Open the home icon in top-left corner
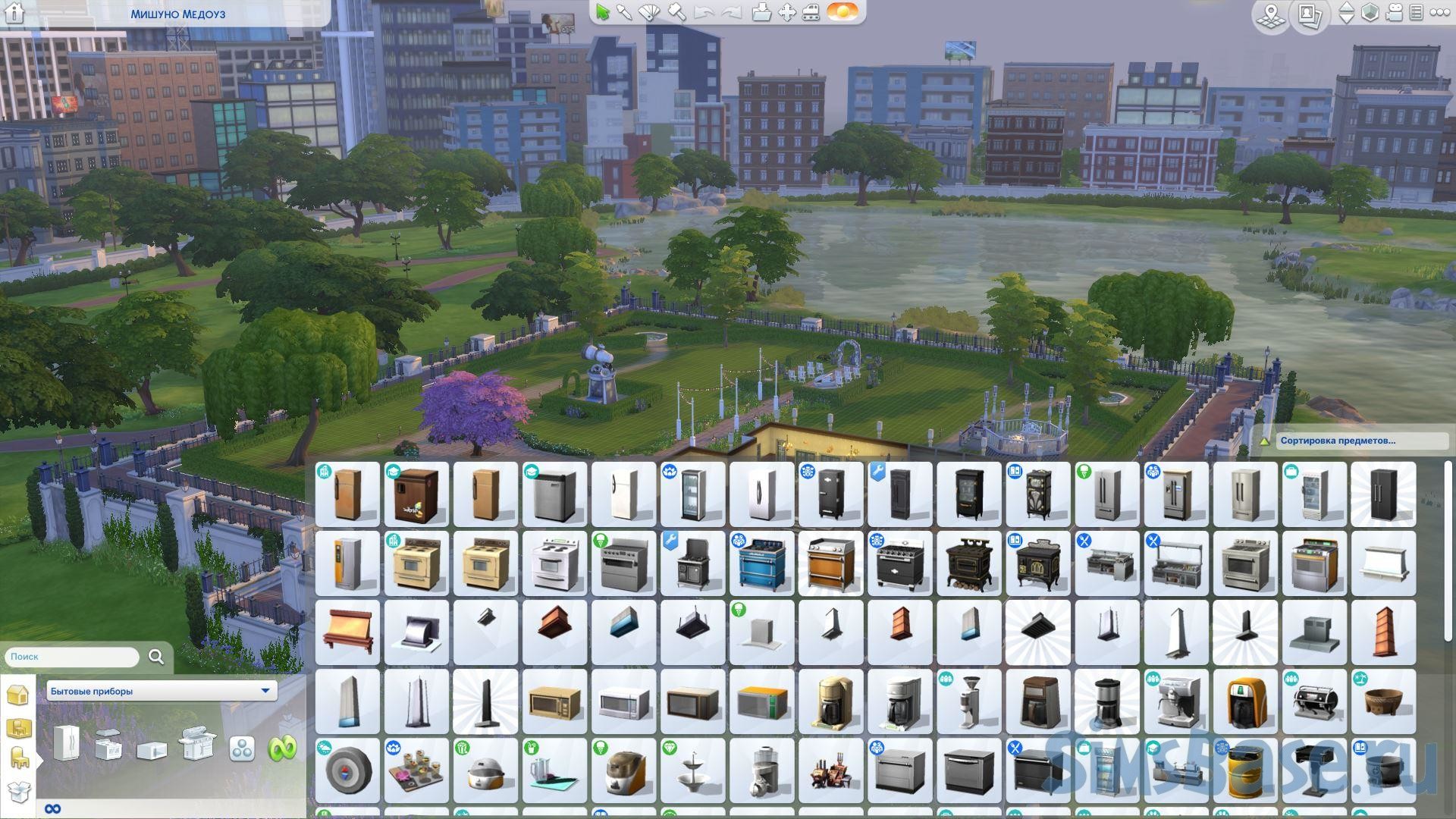1456x819 pixels. click(16, 12)
